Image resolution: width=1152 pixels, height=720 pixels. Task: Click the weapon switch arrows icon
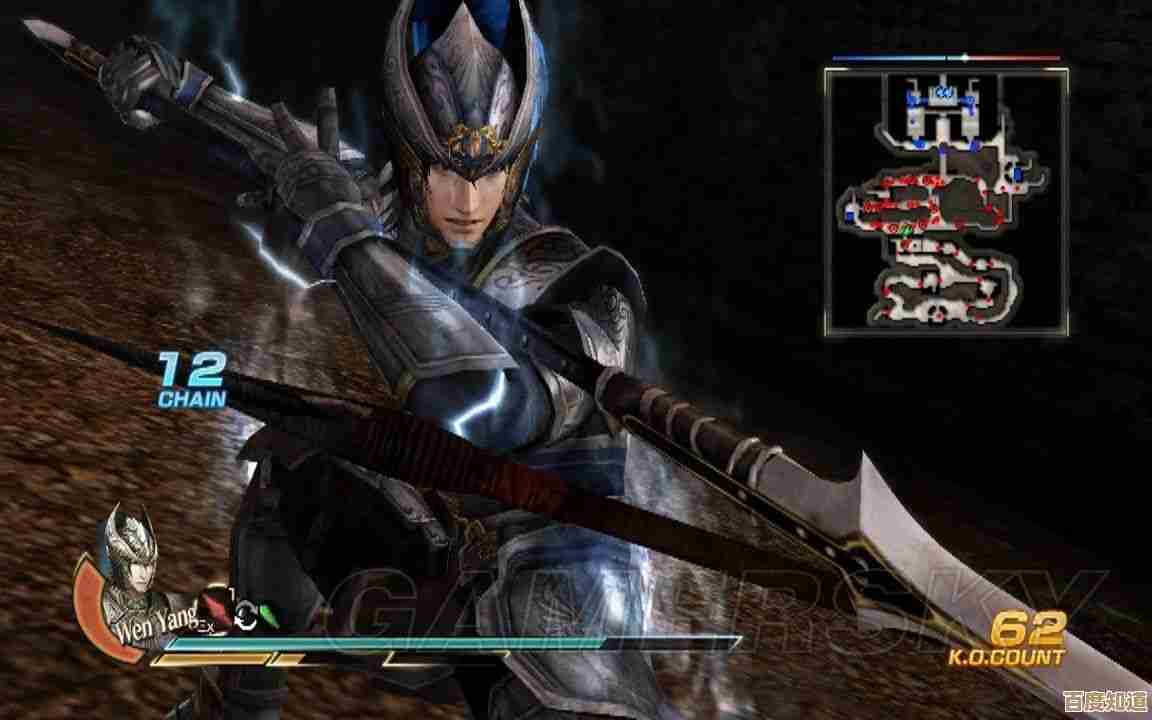point(244,619)
